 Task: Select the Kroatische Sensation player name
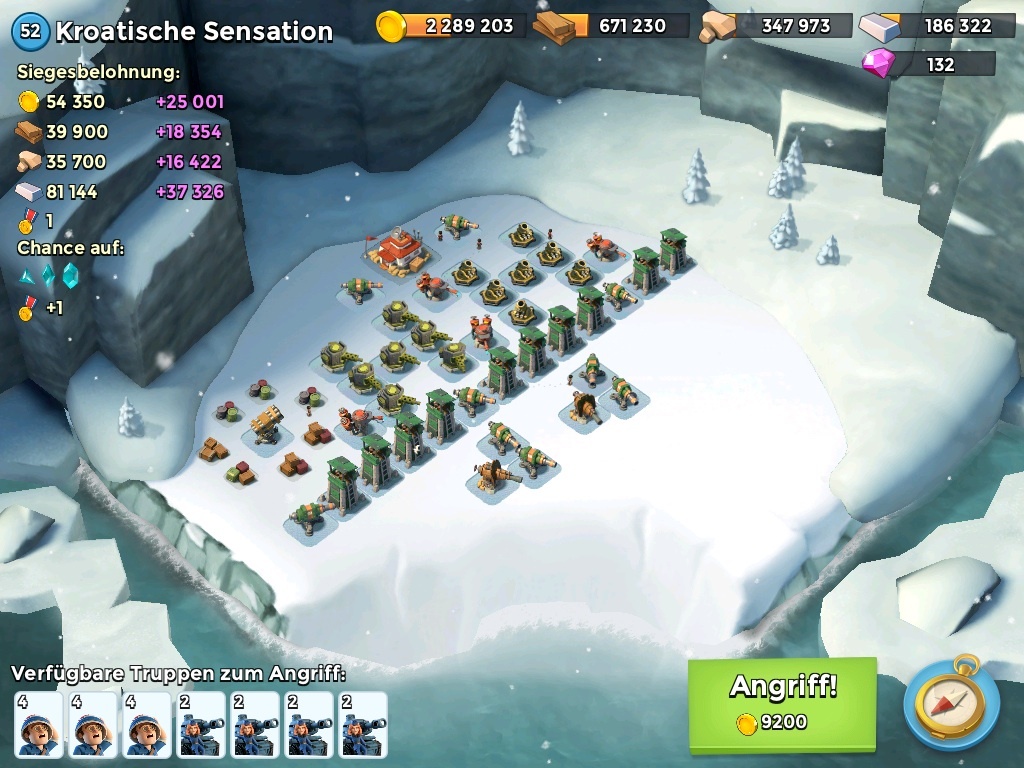[193, 31]
